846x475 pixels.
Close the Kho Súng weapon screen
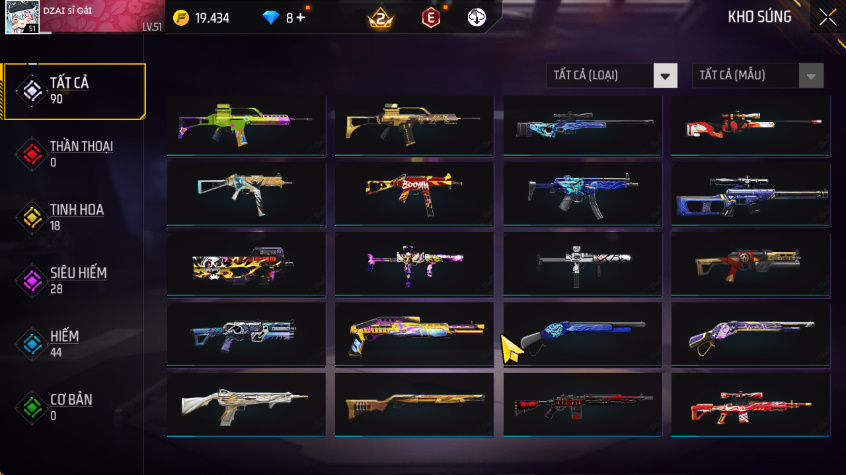[x=827, y=17]
